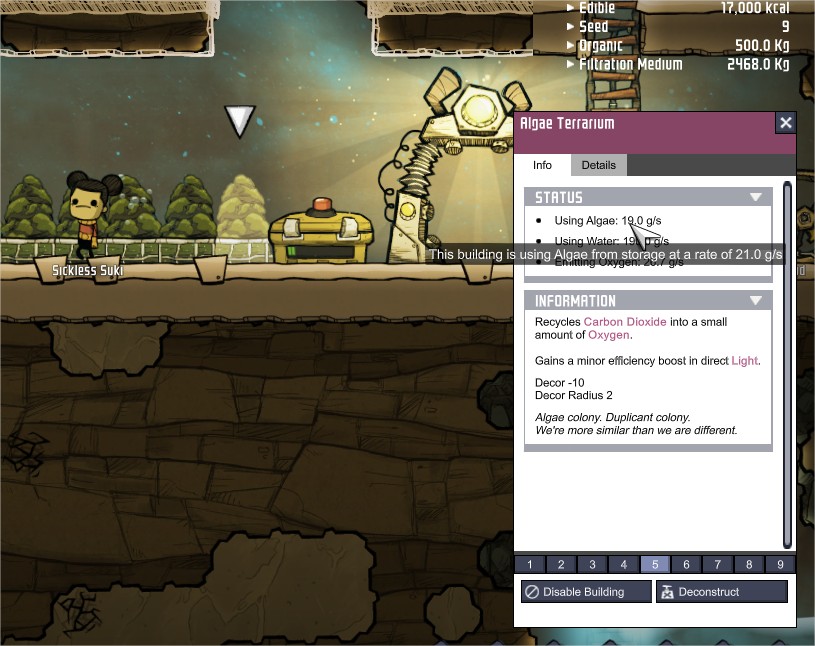
Task: Set maximum priority 9
Action: tap(780, 565)
